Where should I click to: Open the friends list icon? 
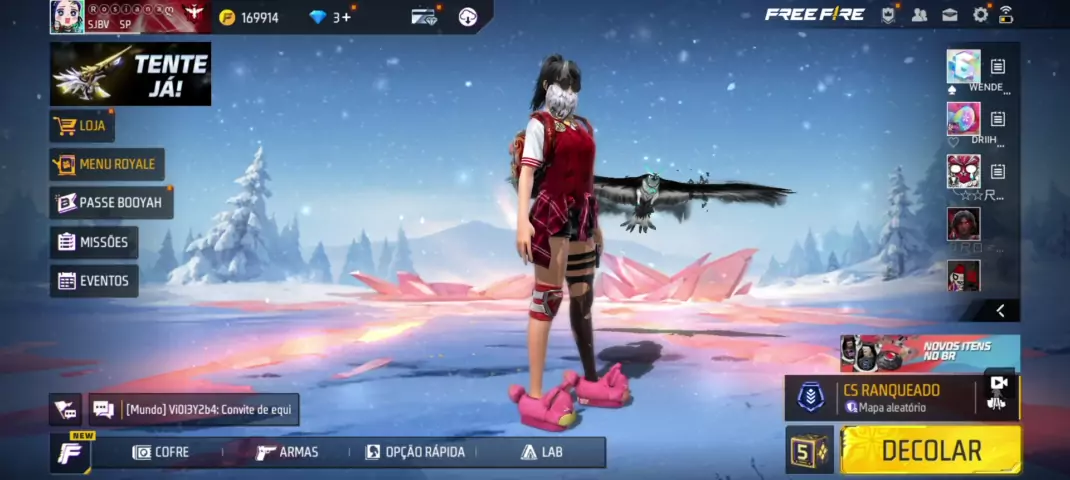(920, 15)
